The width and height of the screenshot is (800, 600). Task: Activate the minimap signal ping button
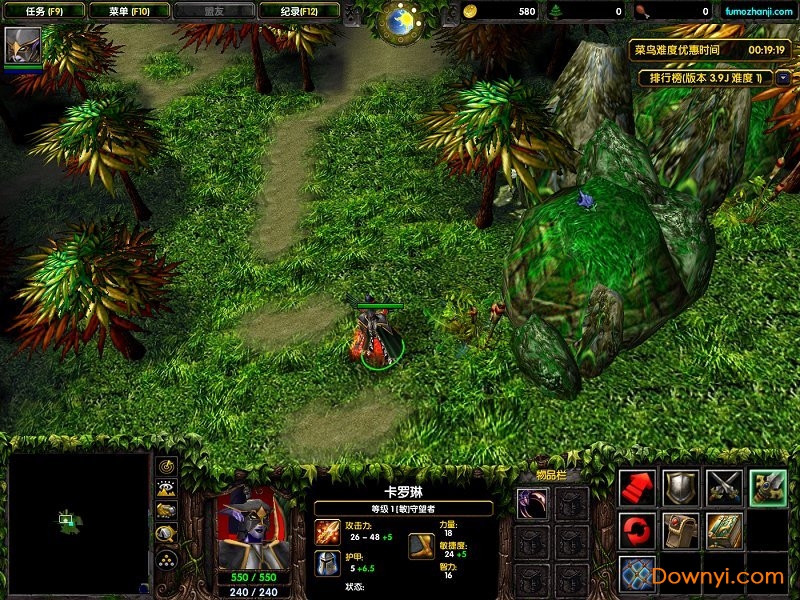(167, 466)
